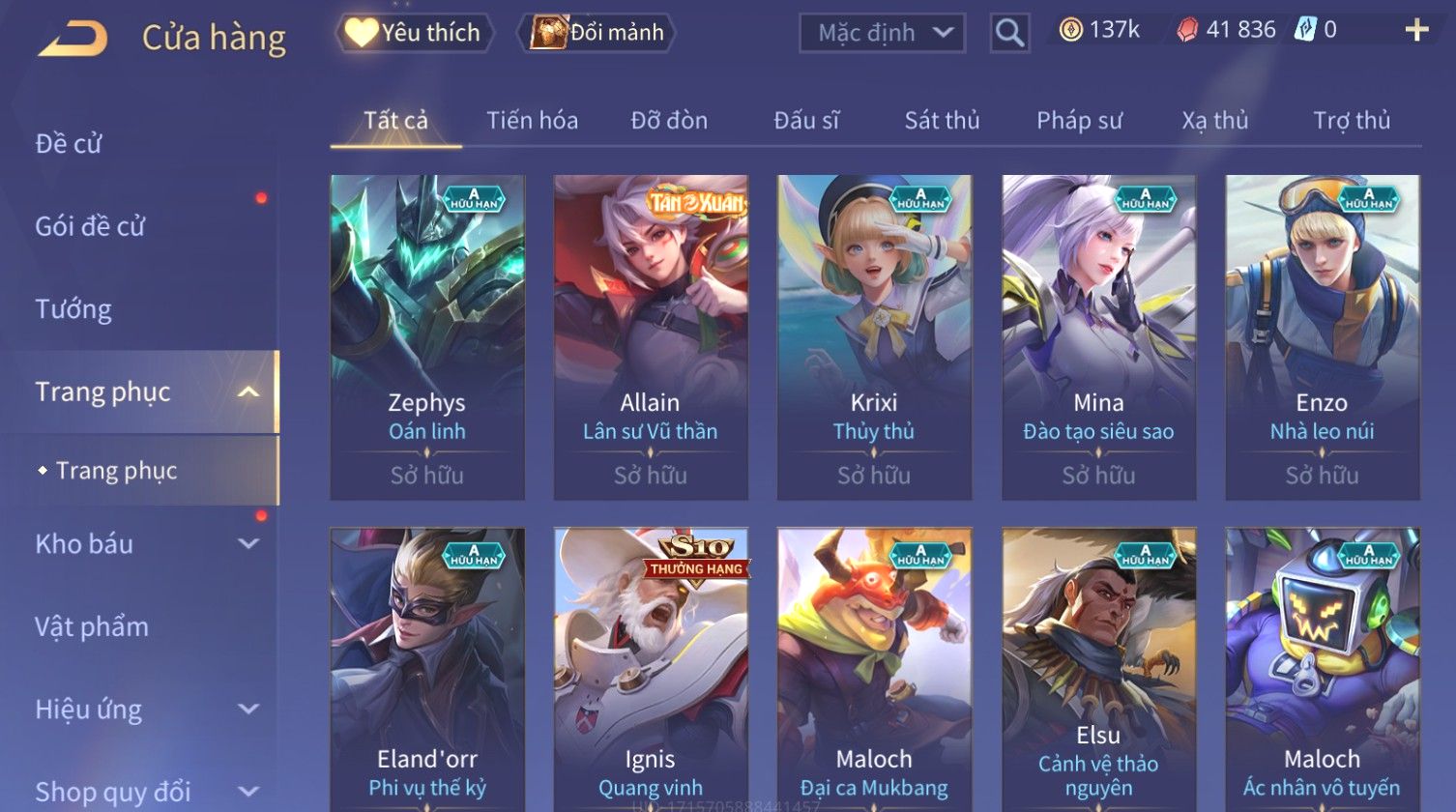Image resolution: width=1456 pixels, height=812 pixels.
Task: Expand the Mặc định sort dropdown
Action: (x=881, y=33)
